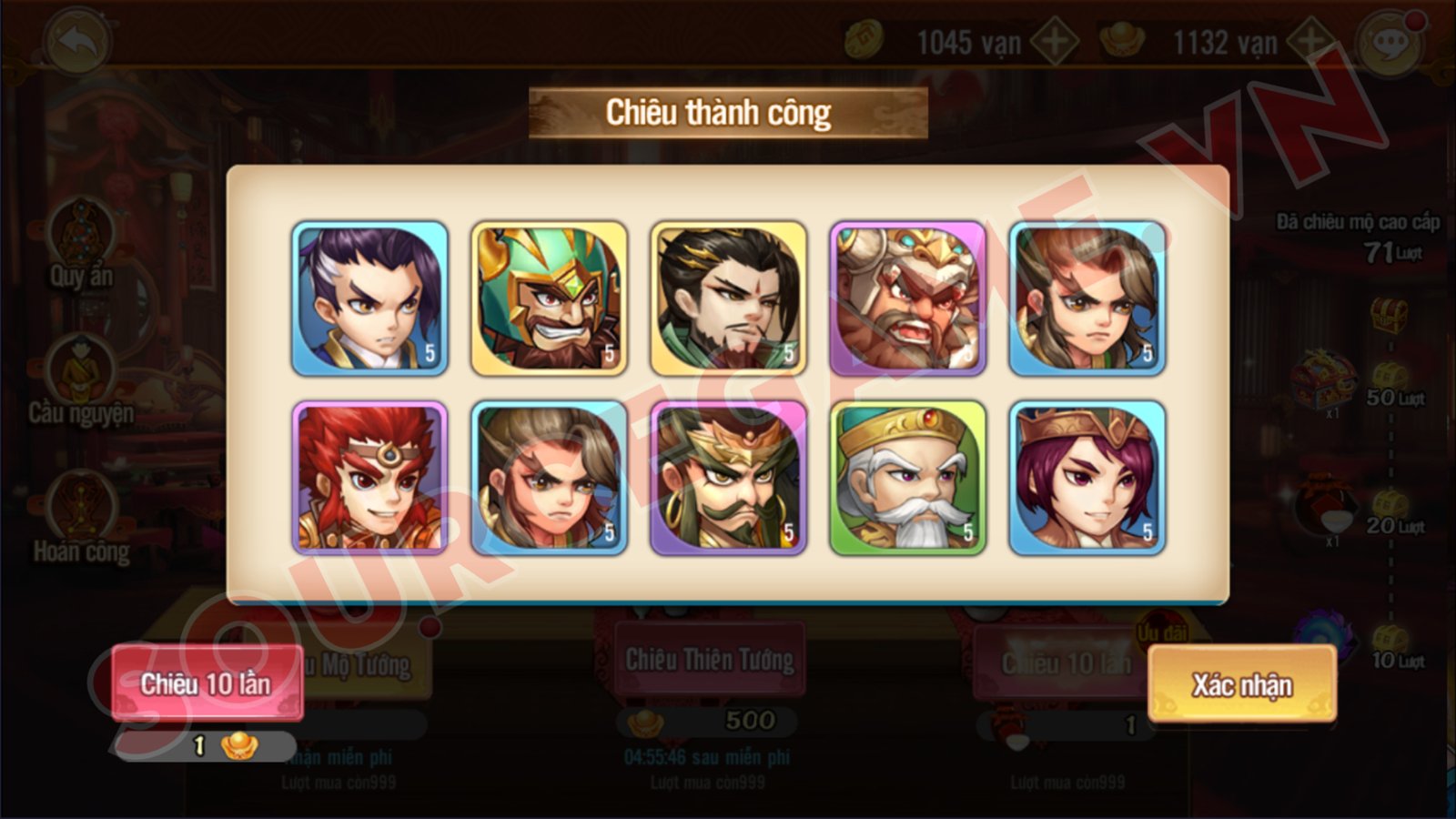The image size is (1456, 819).
Task: Summon again with Chiêu 10 lần
Action: (207, 683)
